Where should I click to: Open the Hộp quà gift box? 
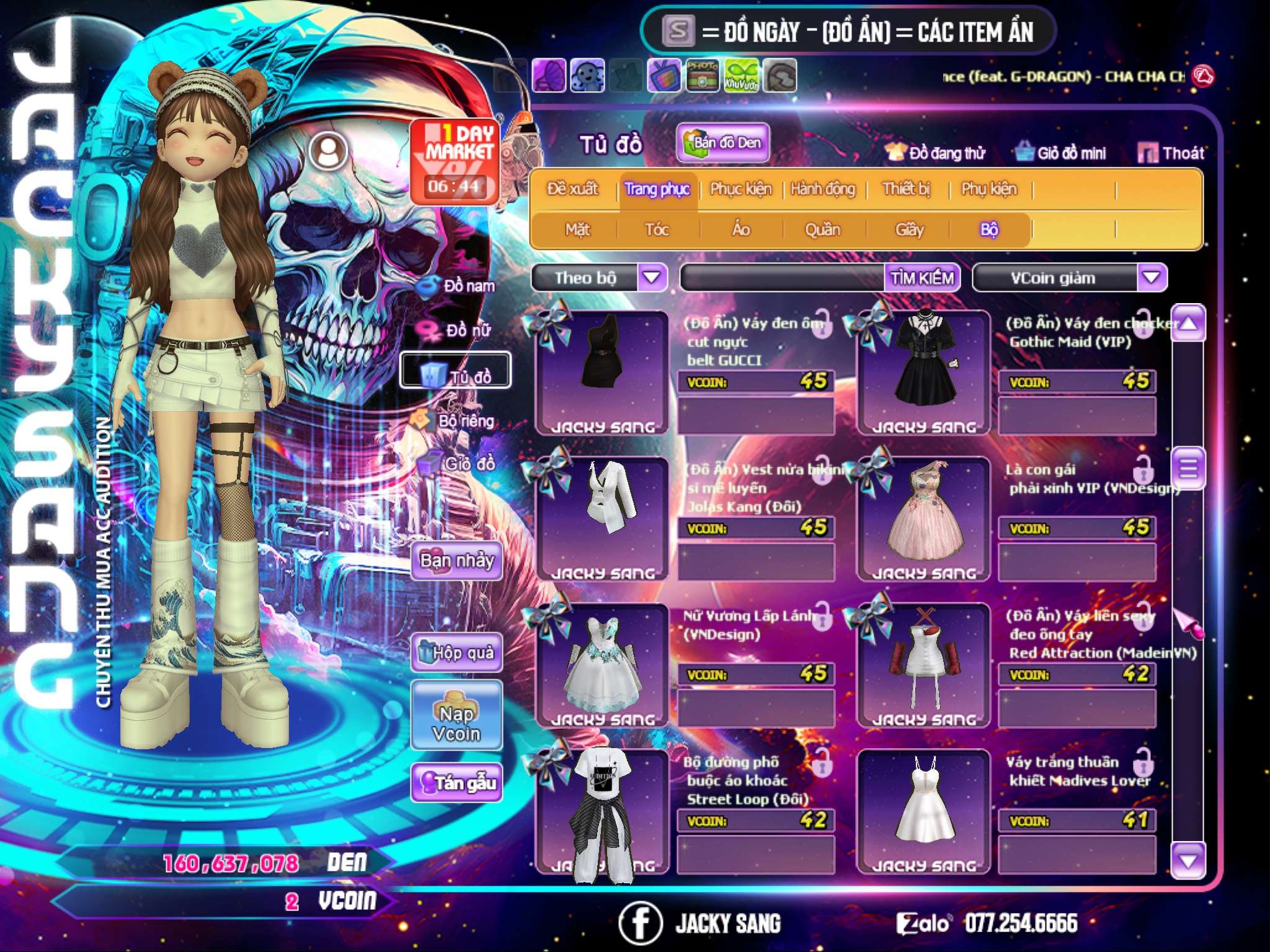[x=457, y=653]
